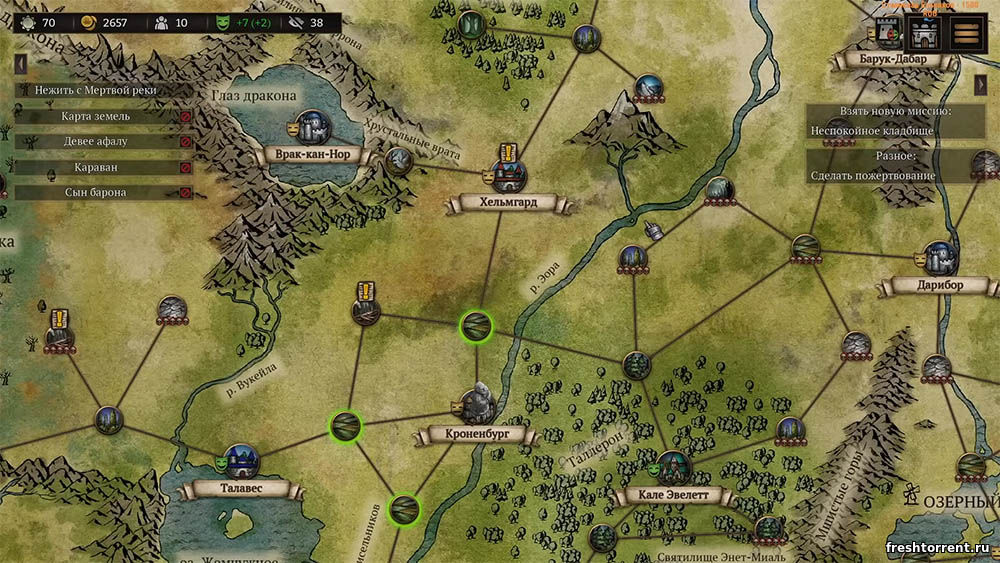The image size is (1000, 563).
Task: Collapse the quest list with left arrow
Action: click(x=20, y=63)
